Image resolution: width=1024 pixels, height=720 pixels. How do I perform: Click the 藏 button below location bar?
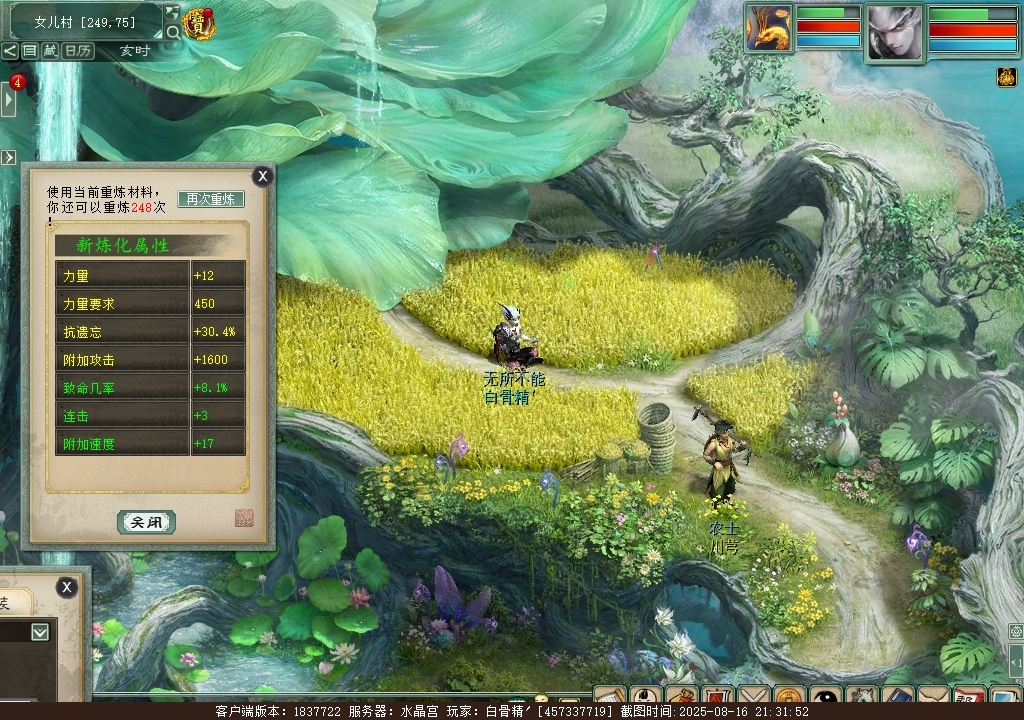click(x=50, y=51)
